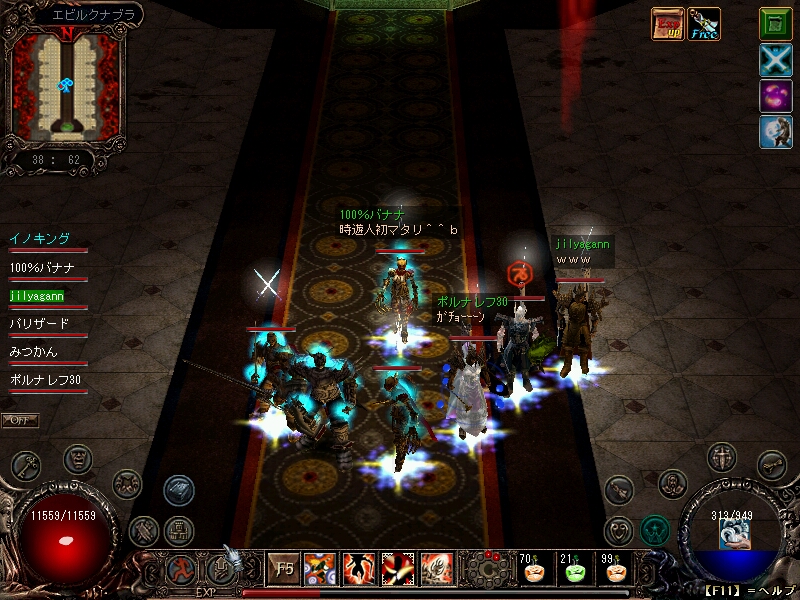Screen dimensions: 800x600
Task: Select party member イノキング
Action: click(x=40, y=239)
